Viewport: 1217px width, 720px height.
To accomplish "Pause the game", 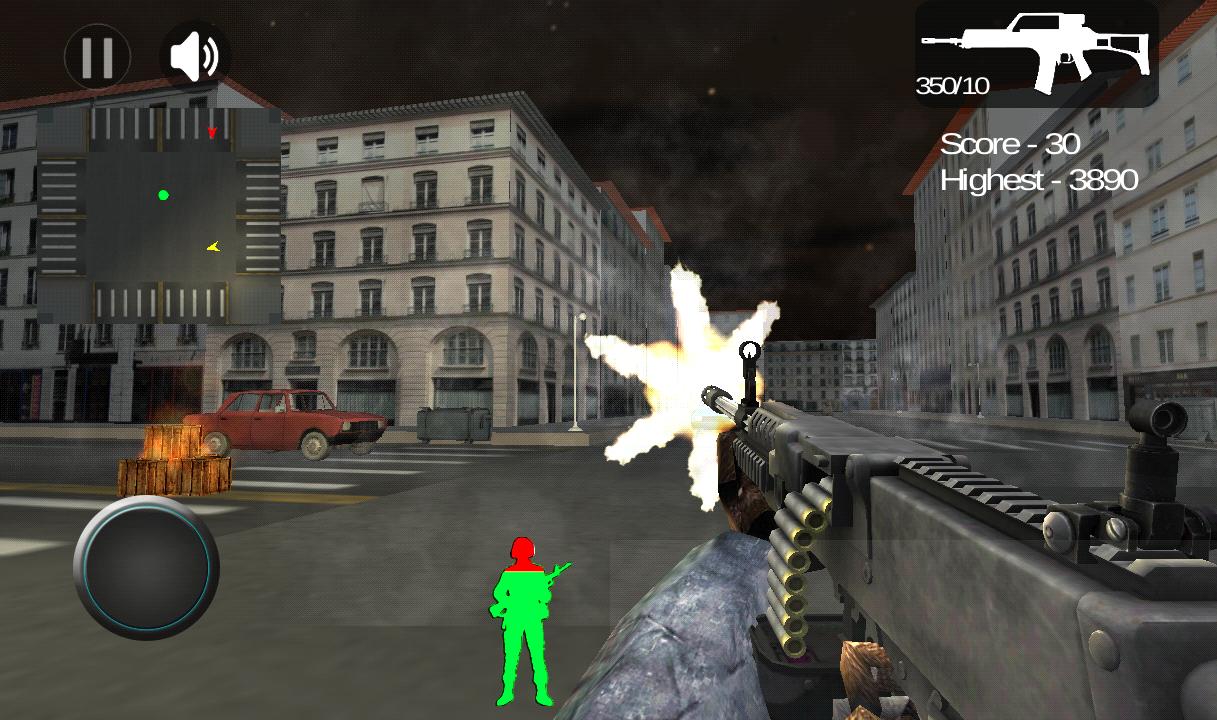I will tap(97, 57).
